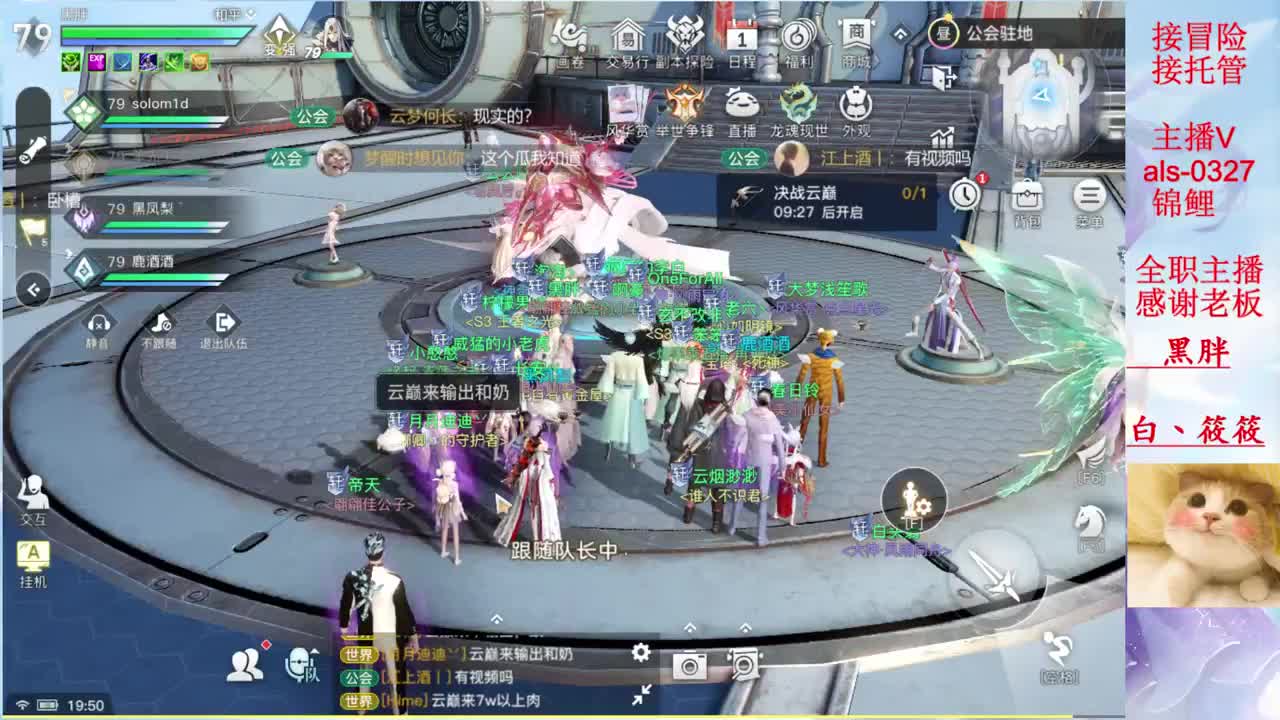The width and height of the screenshot is (1280, 720).
Task: Expand the chevron above the camera icon
Action: pos(690,628)
